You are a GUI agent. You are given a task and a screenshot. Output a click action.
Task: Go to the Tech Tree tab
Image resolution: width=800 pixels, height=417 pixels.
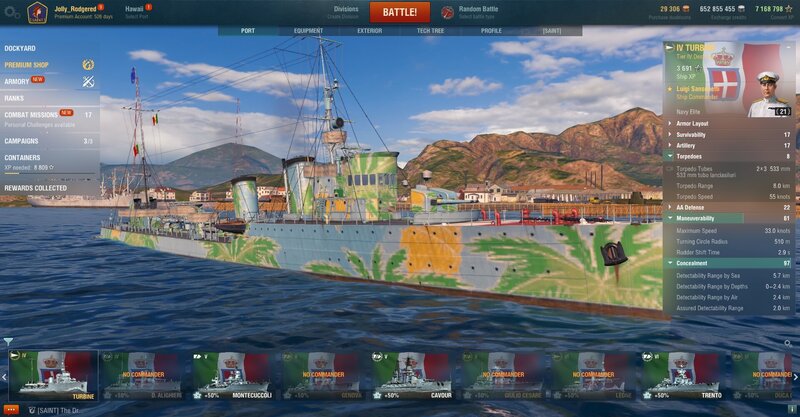point(430,31)
